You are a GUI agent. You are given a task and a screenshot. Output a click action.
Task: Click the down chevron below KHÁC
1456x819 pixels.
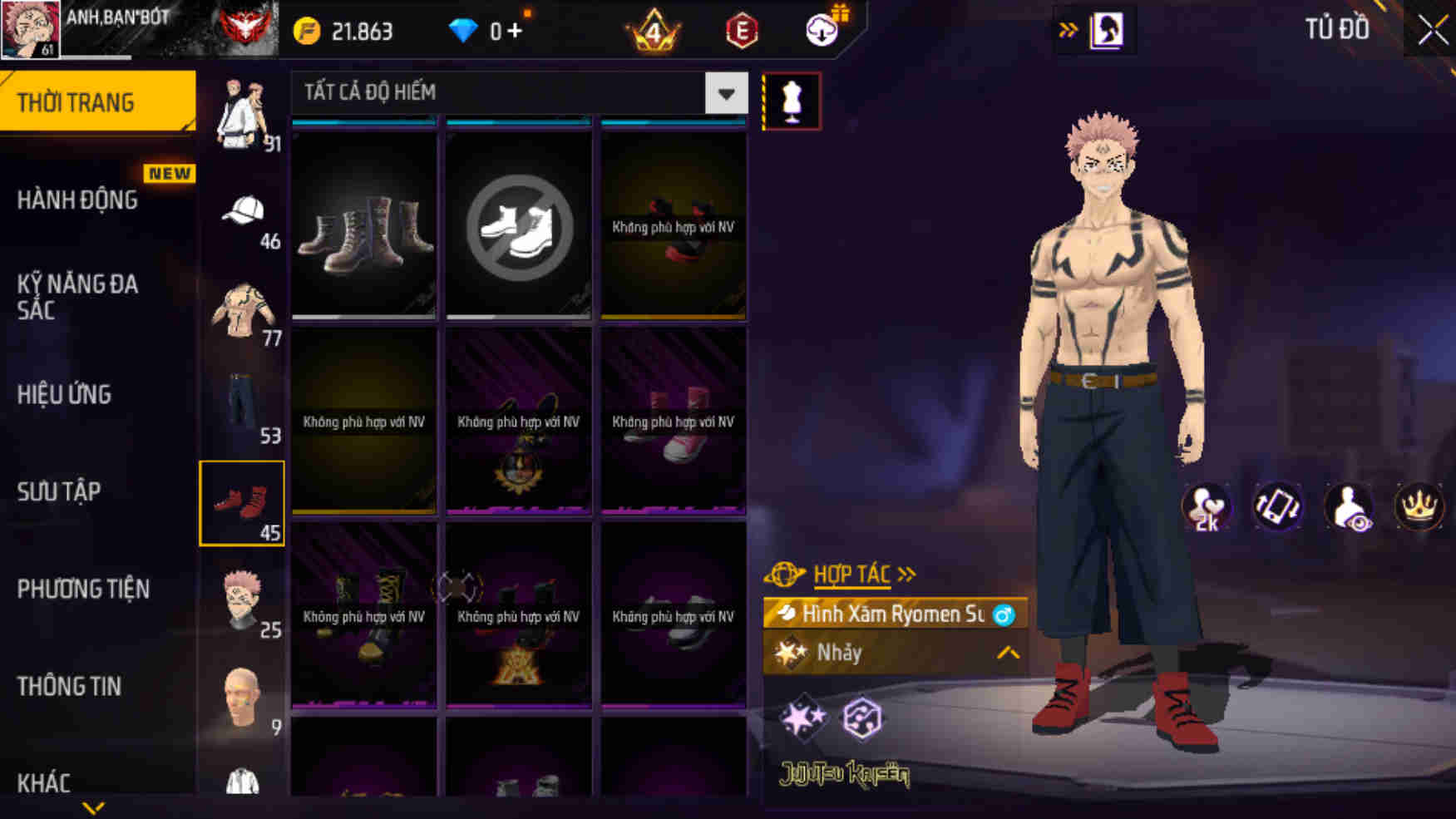tap(94, 806)
